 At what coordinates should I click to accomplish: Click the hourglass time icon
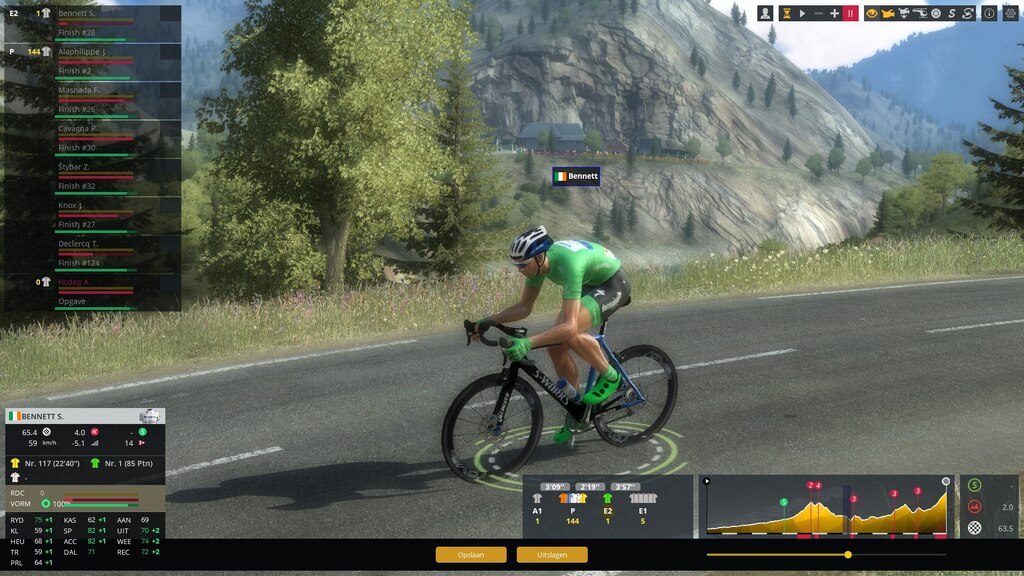[x=786, y=13]
